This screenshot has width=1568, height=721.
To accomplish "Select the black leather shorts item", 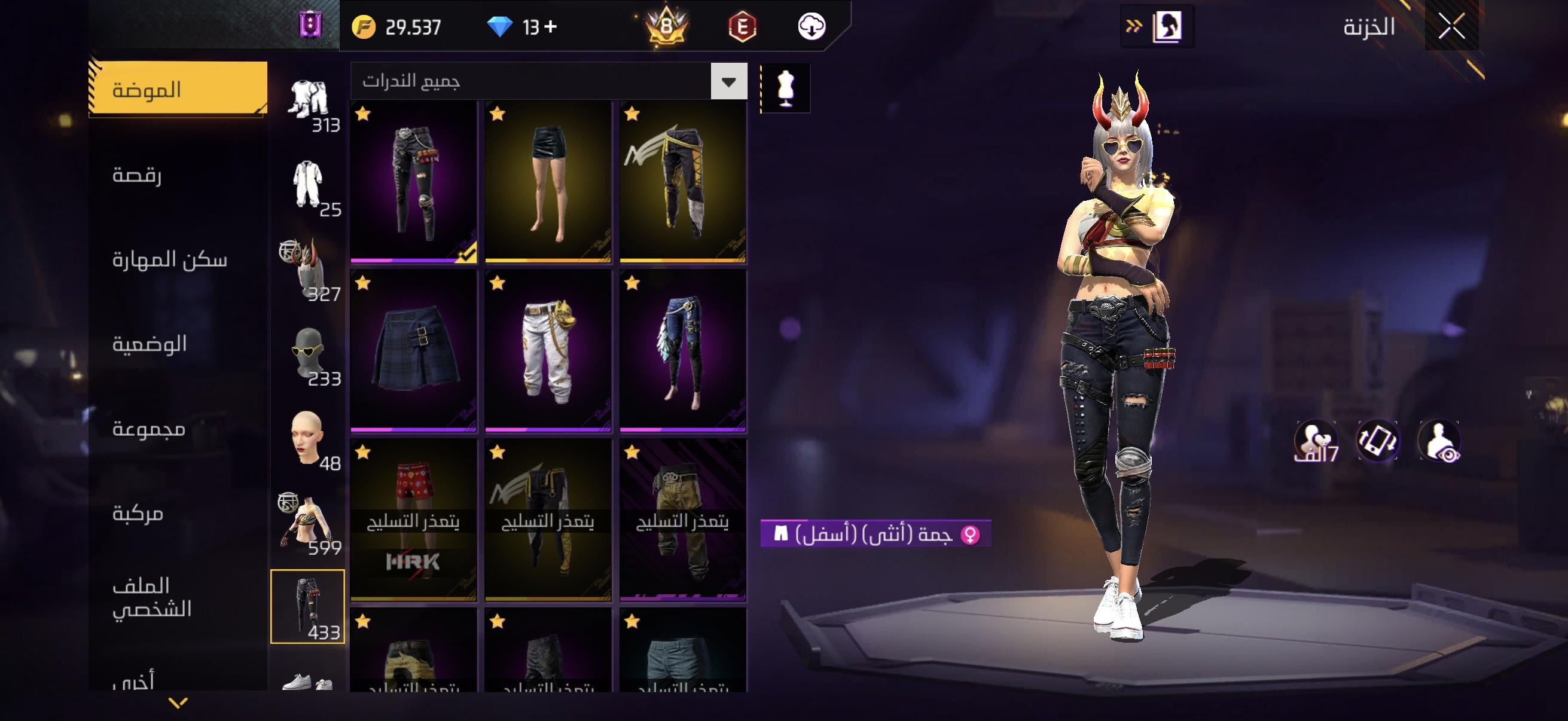I will pyautogui.click(x=548, y=182).
